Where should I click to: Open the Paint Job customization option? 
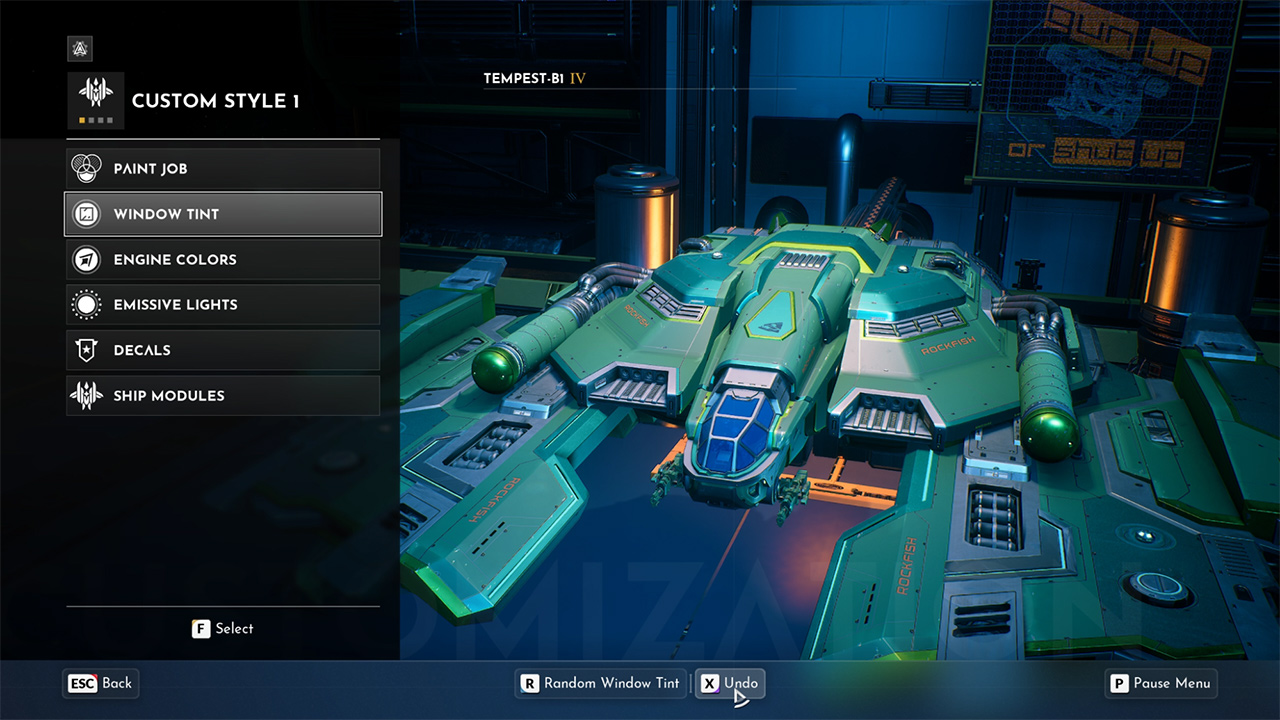[223, 168]
